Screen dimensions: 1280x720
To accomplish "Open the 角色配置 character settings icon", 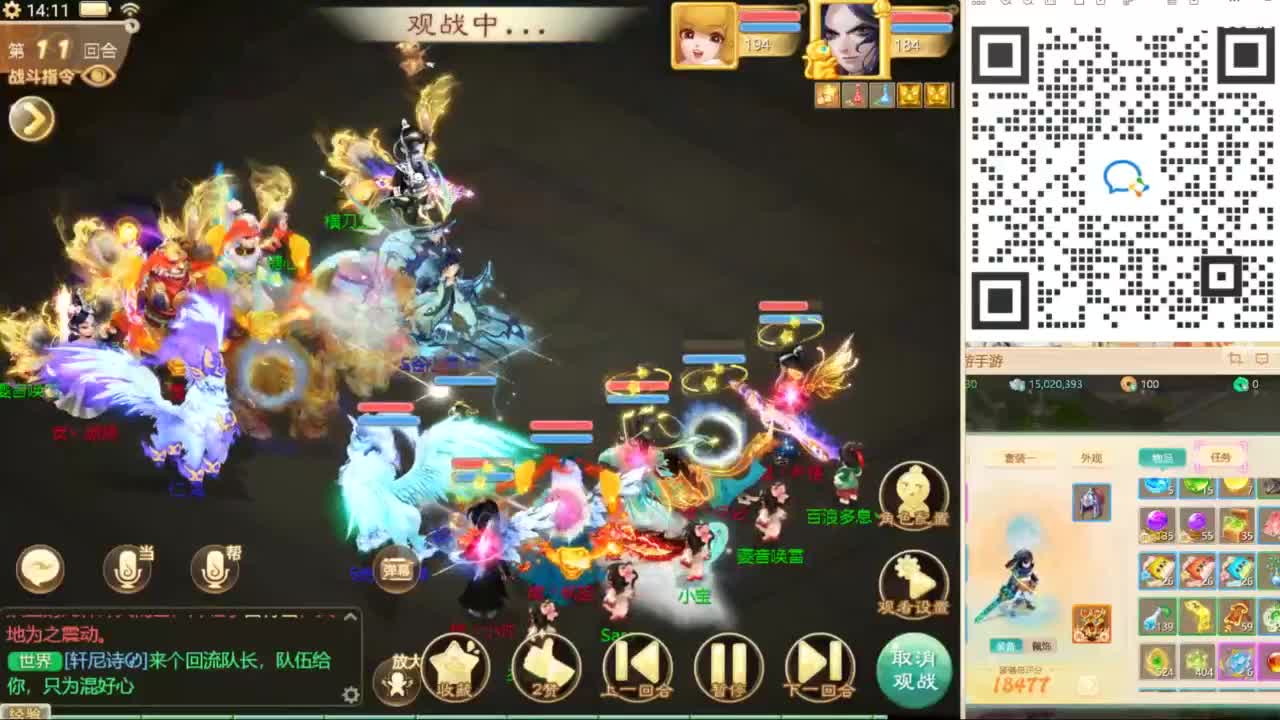I will (x=913, y=490).
